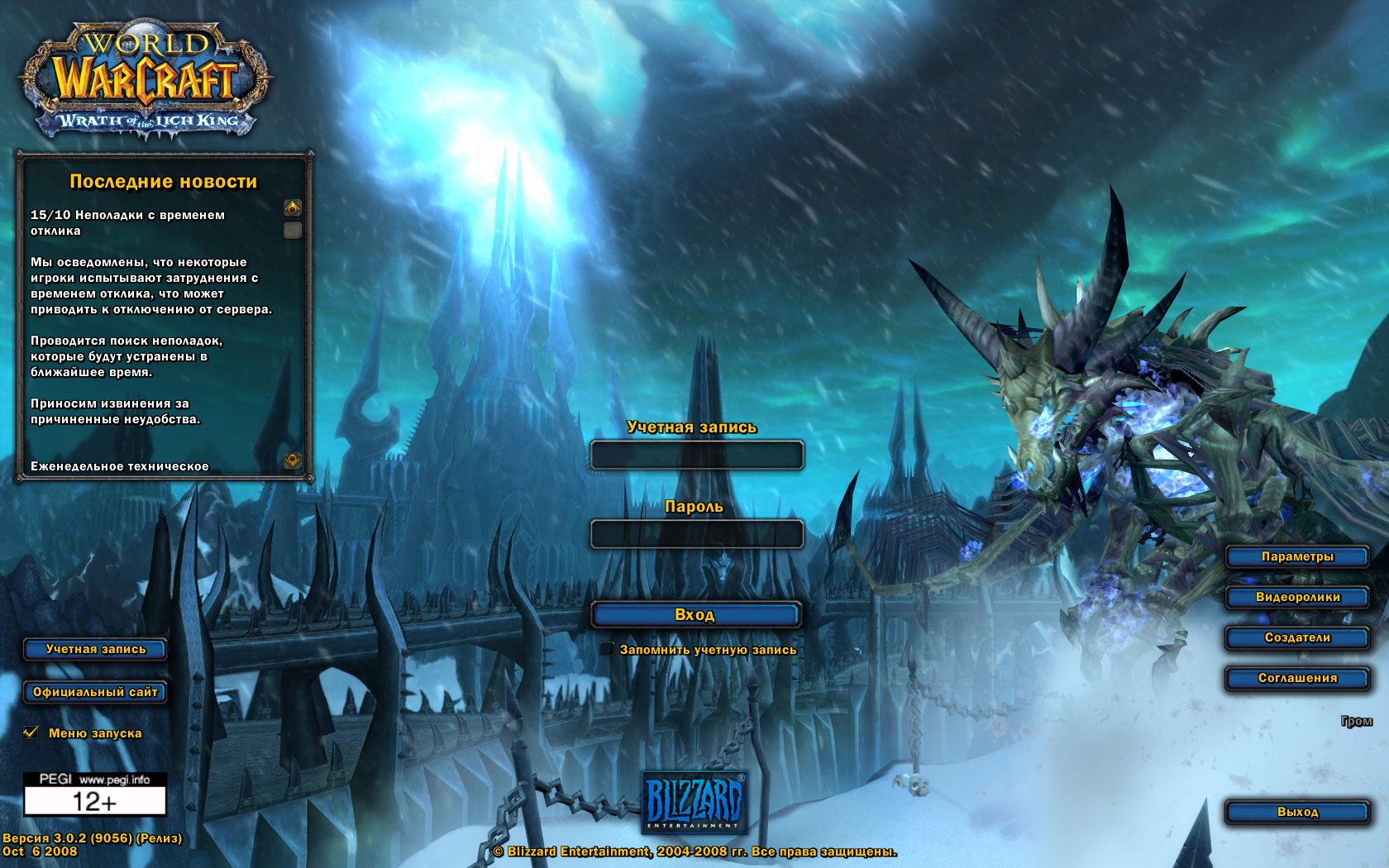Image resolution: width=1389 pixels, height=868 pixels.
Task: Open the Параметры options menu
Action: click(1296, 556)
